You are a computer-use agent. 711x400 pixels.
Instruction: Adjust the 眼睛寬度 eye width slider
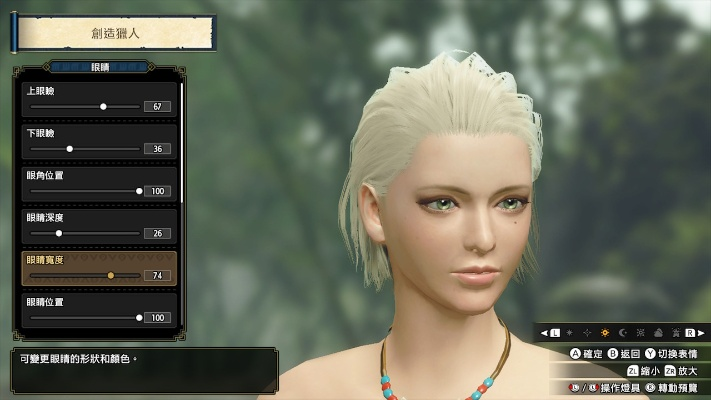pyautogui.click(x=110, y=275)
